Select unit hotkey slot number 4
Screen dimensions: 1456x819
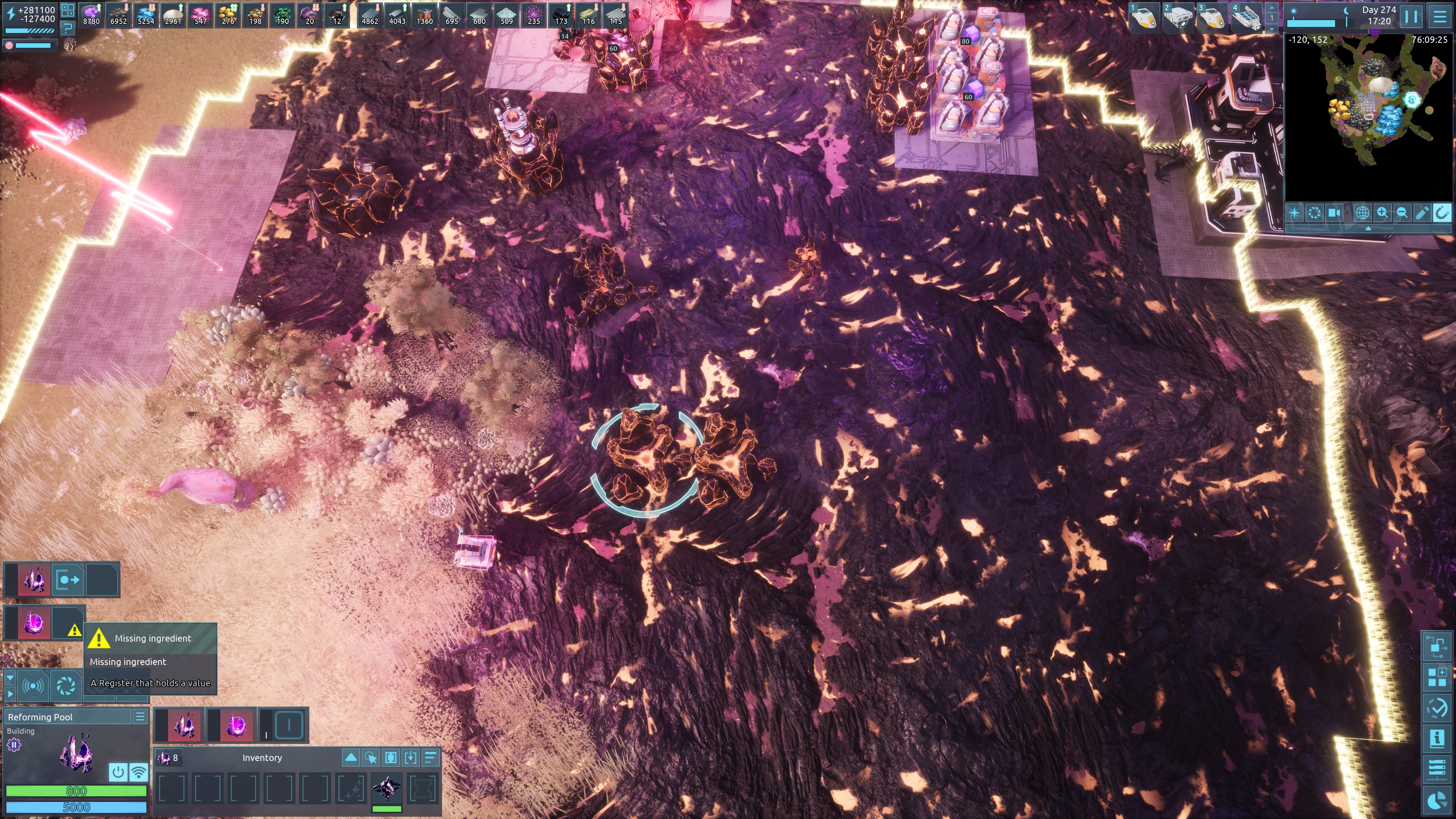tap(1246, 17)
